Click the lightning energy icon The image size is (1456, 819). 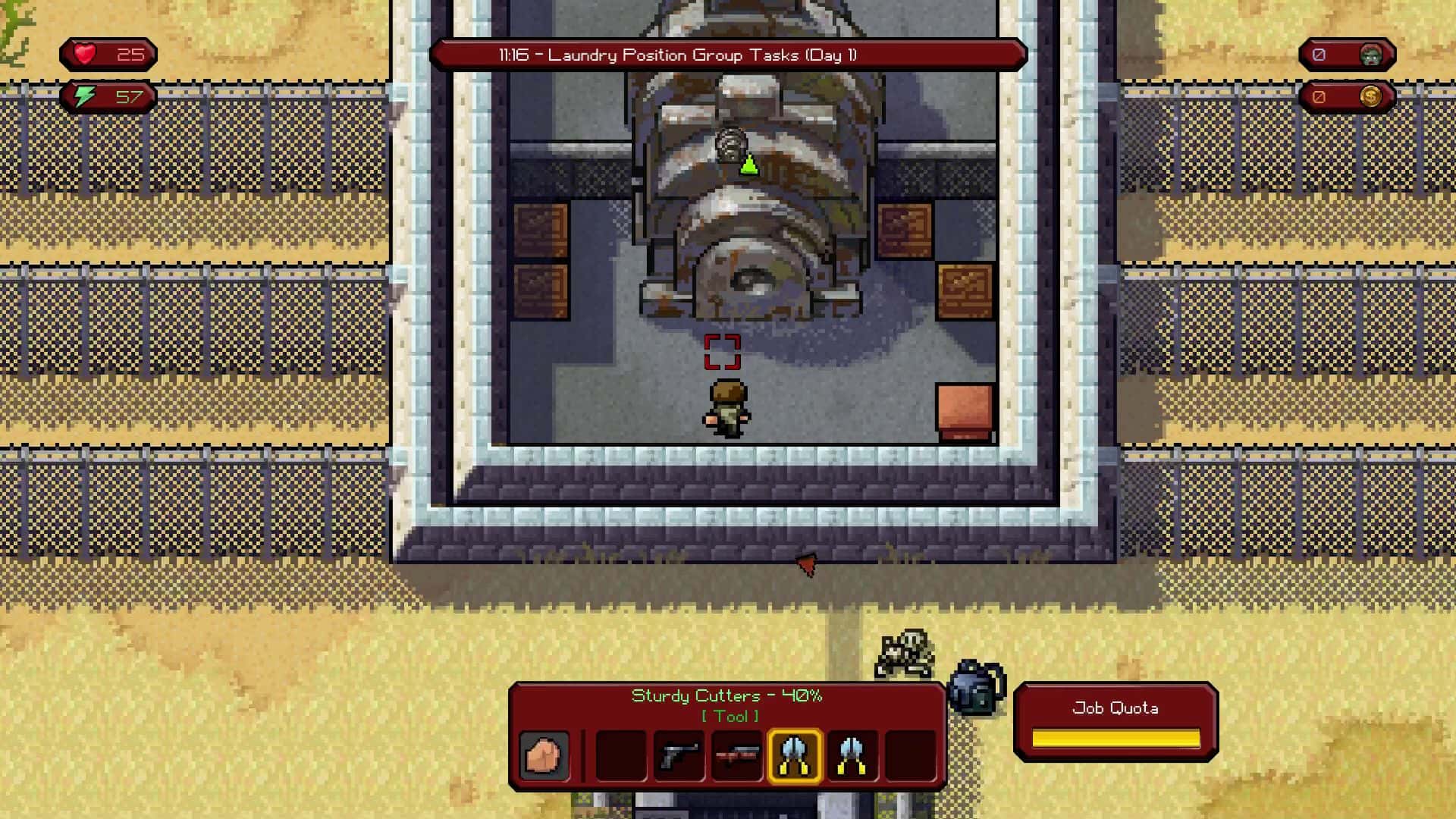pos(85,96)
